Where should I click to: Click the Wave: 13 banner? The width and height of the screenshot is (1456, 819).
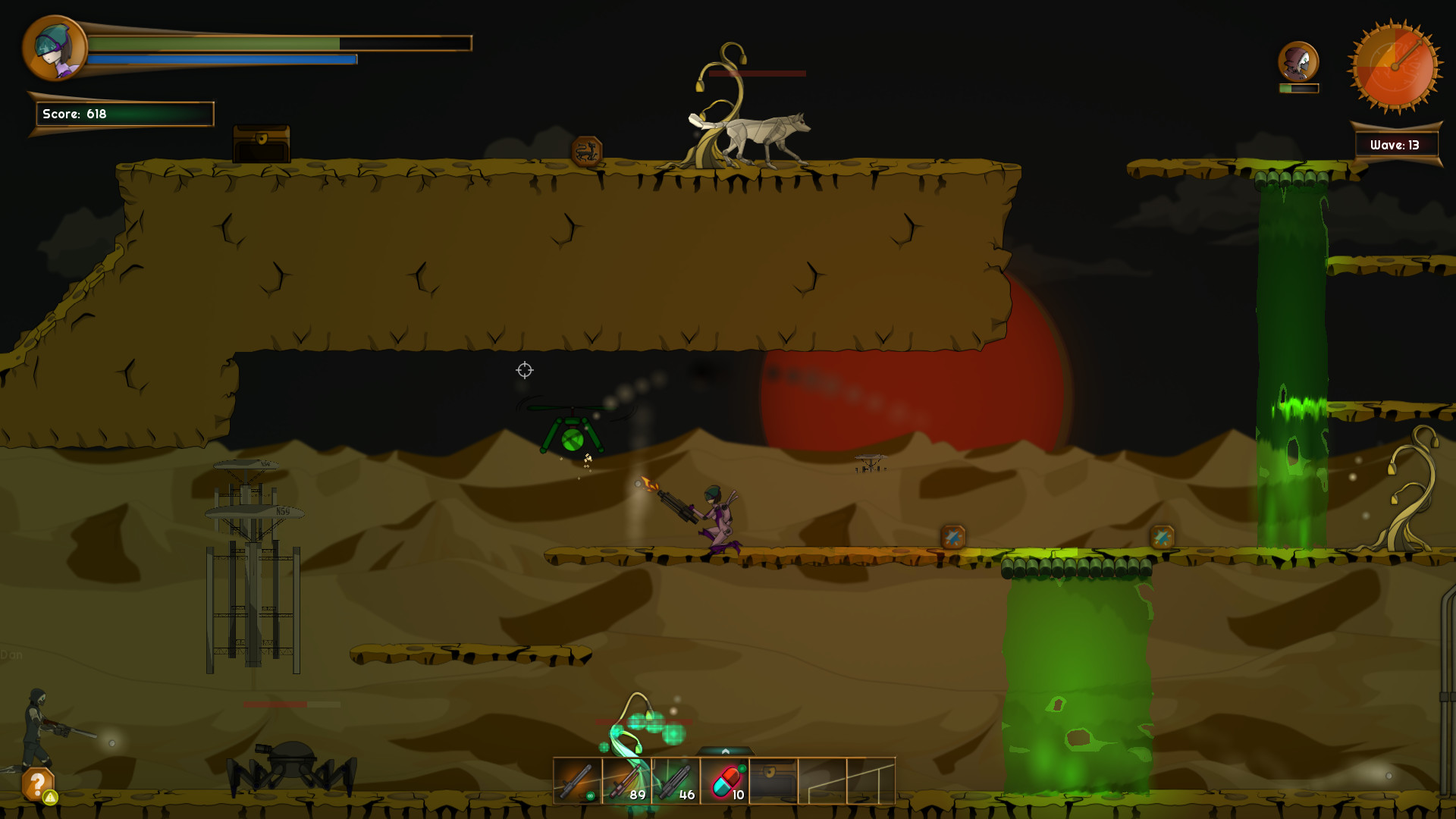[x=1396, y=143]
